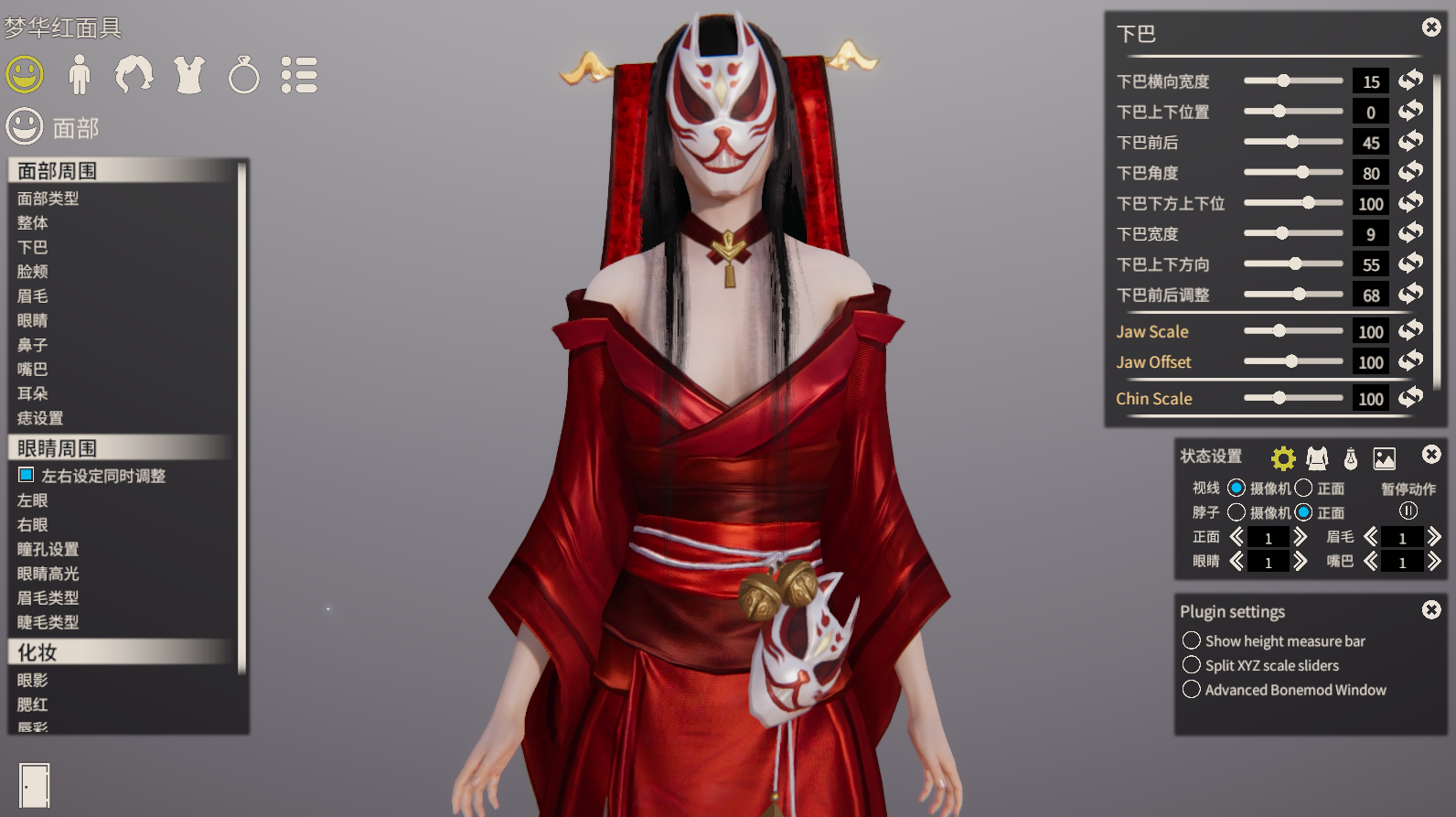
Task: Switch to the body category icon
Action: [x=80, y=75]
